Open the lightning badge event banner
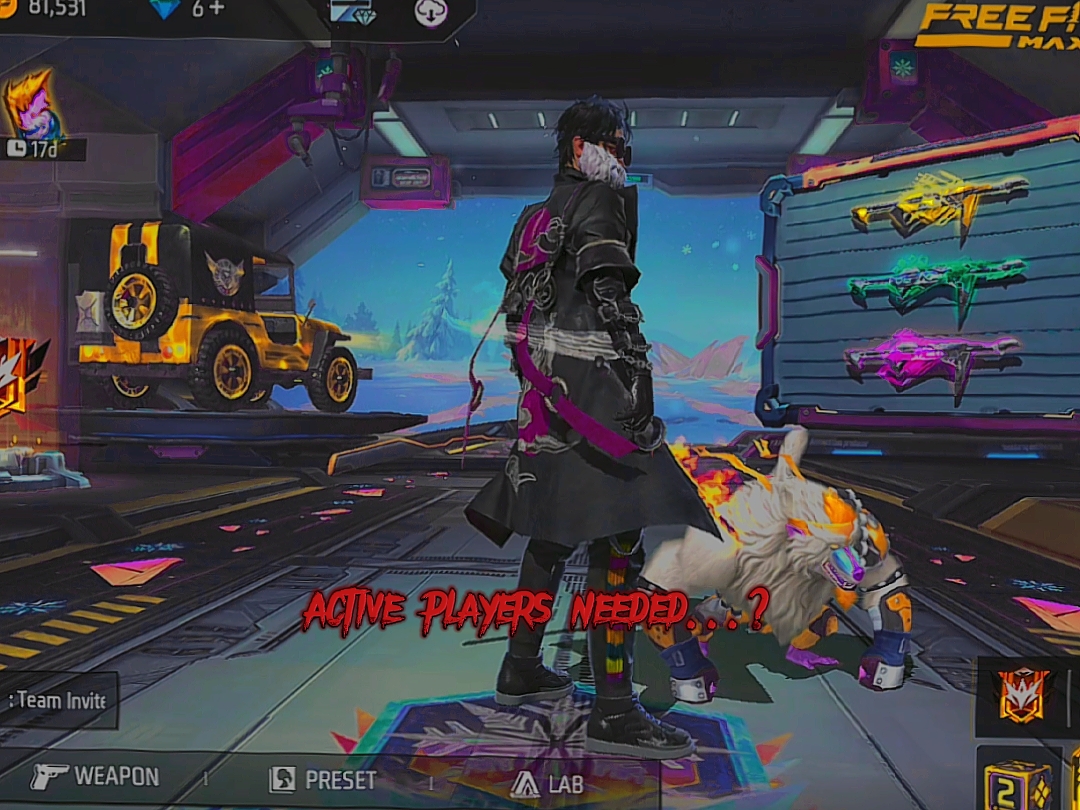1080x810 pixels. 20,375
